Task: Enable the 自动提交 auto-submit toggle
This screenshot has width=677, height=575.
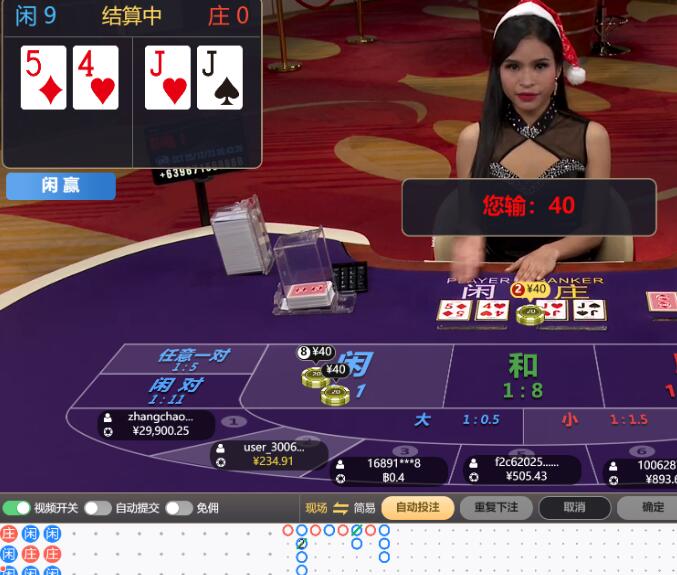Action: tap(97, 508)
